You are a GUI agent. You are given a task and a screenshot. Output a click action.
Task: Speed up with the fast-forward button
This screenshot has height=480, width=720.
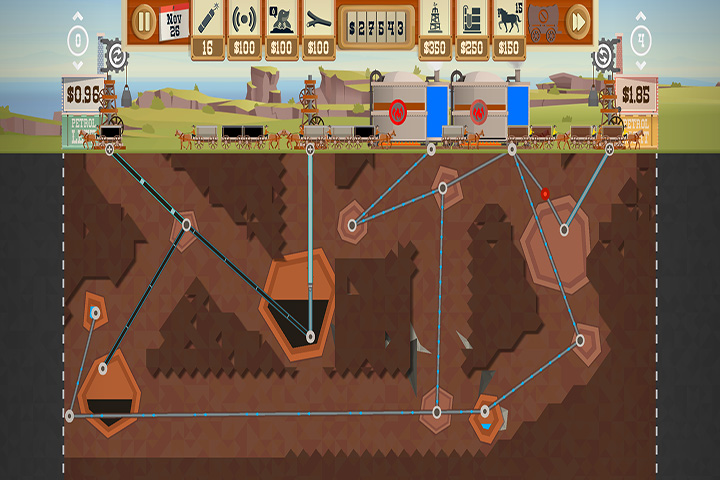[577, 20]
